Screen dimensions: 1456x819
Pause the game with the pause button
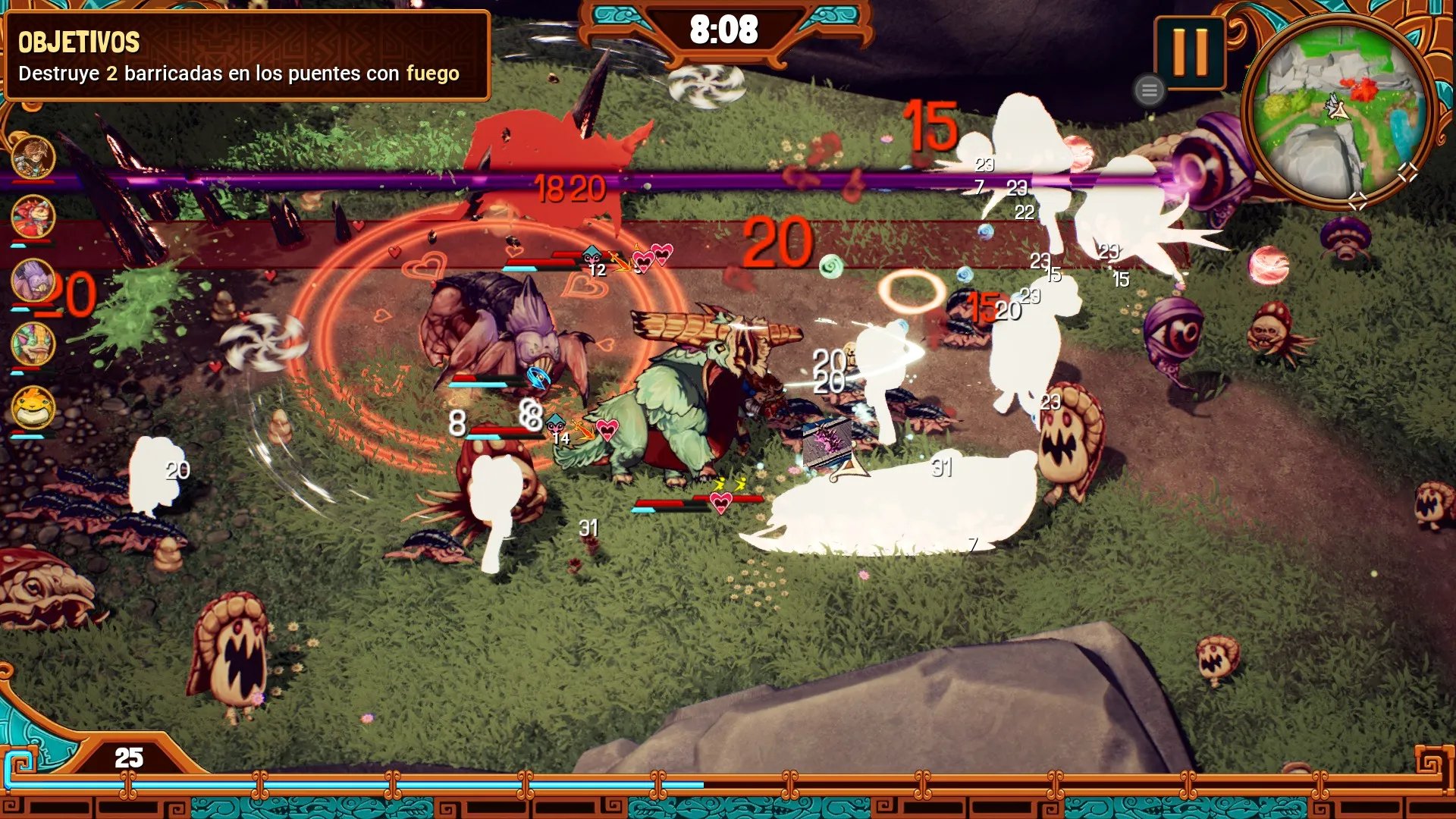(x=1189, y=52)
